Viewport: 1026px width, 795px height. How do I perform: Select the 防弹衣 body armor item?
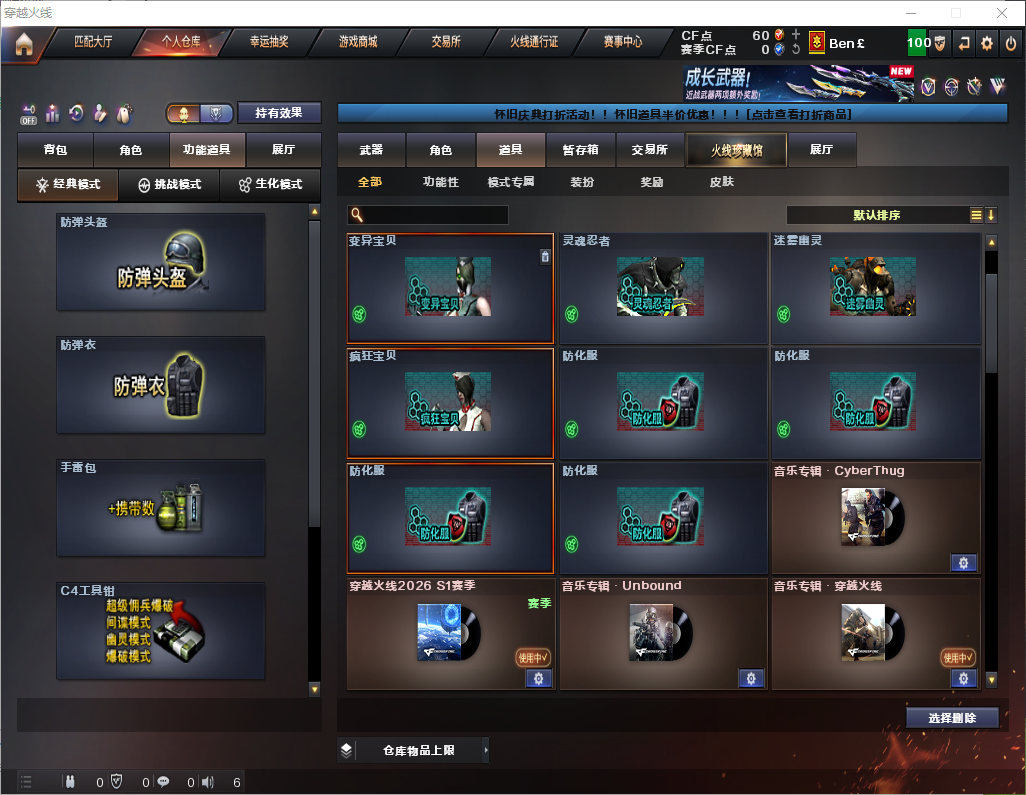click(x=161, y=385)
